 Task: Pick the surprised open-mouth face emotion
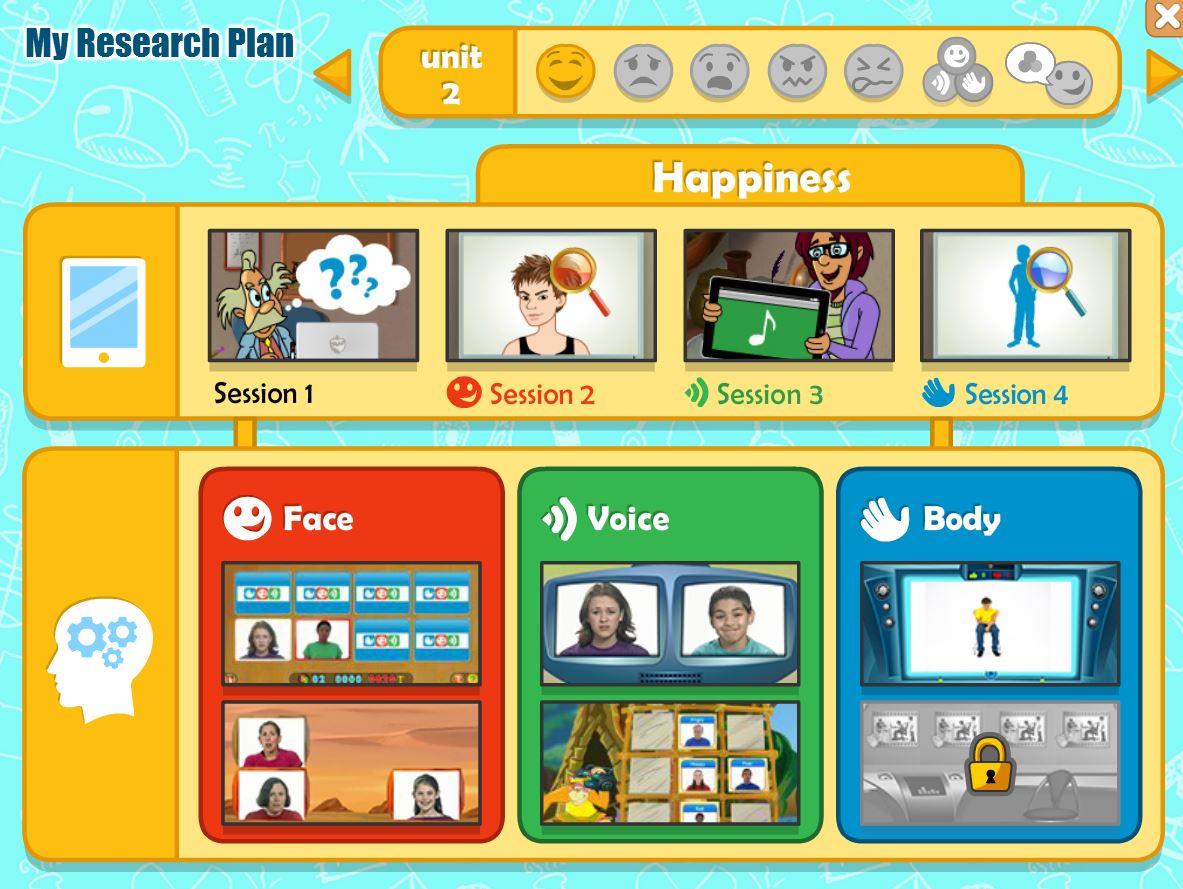[720, 72]
